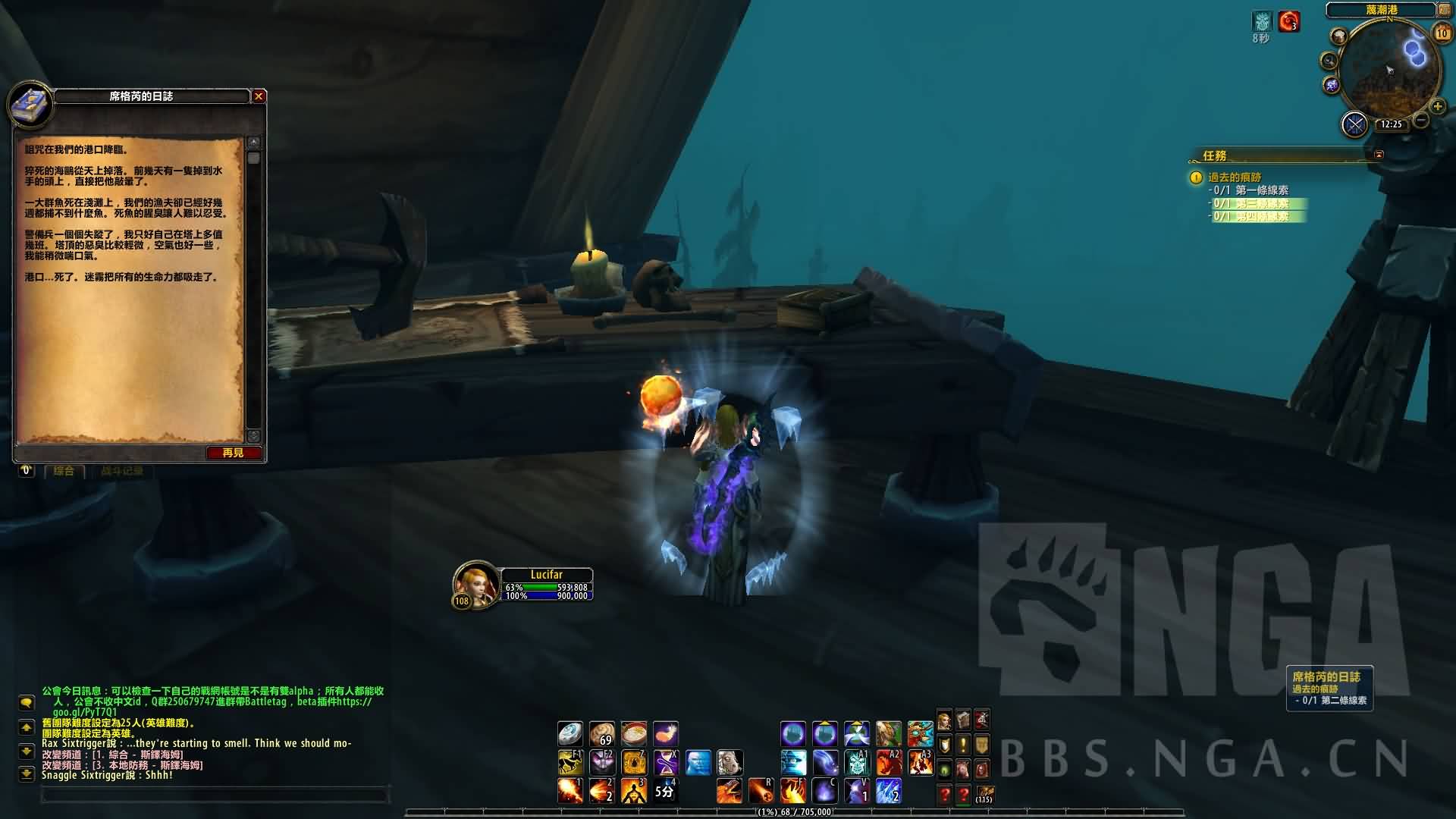Zoom in the minimap with plus button
This screenshot has width=1456, height=819.
(1437, 107)
